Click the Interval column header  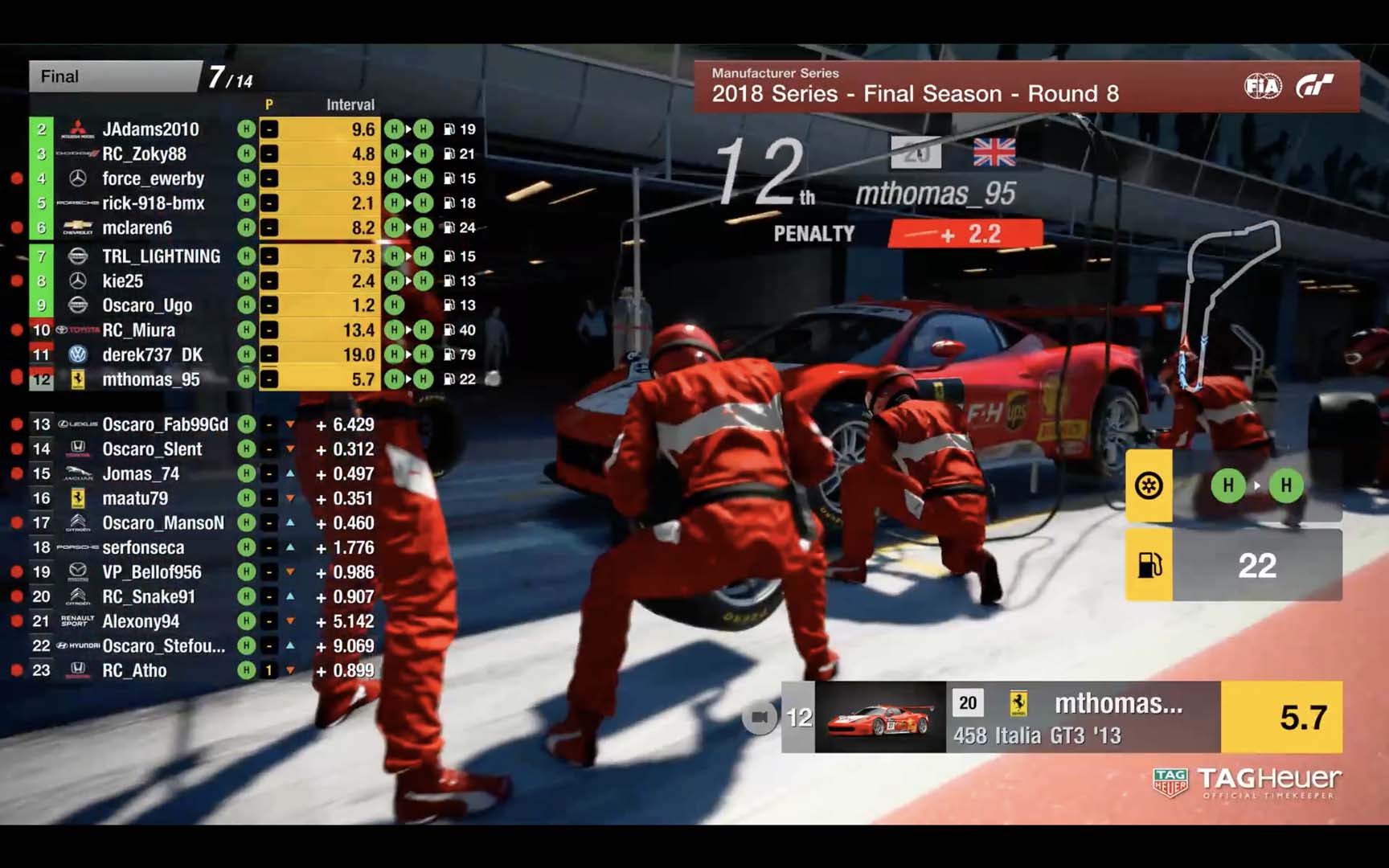tap(350, 104)
